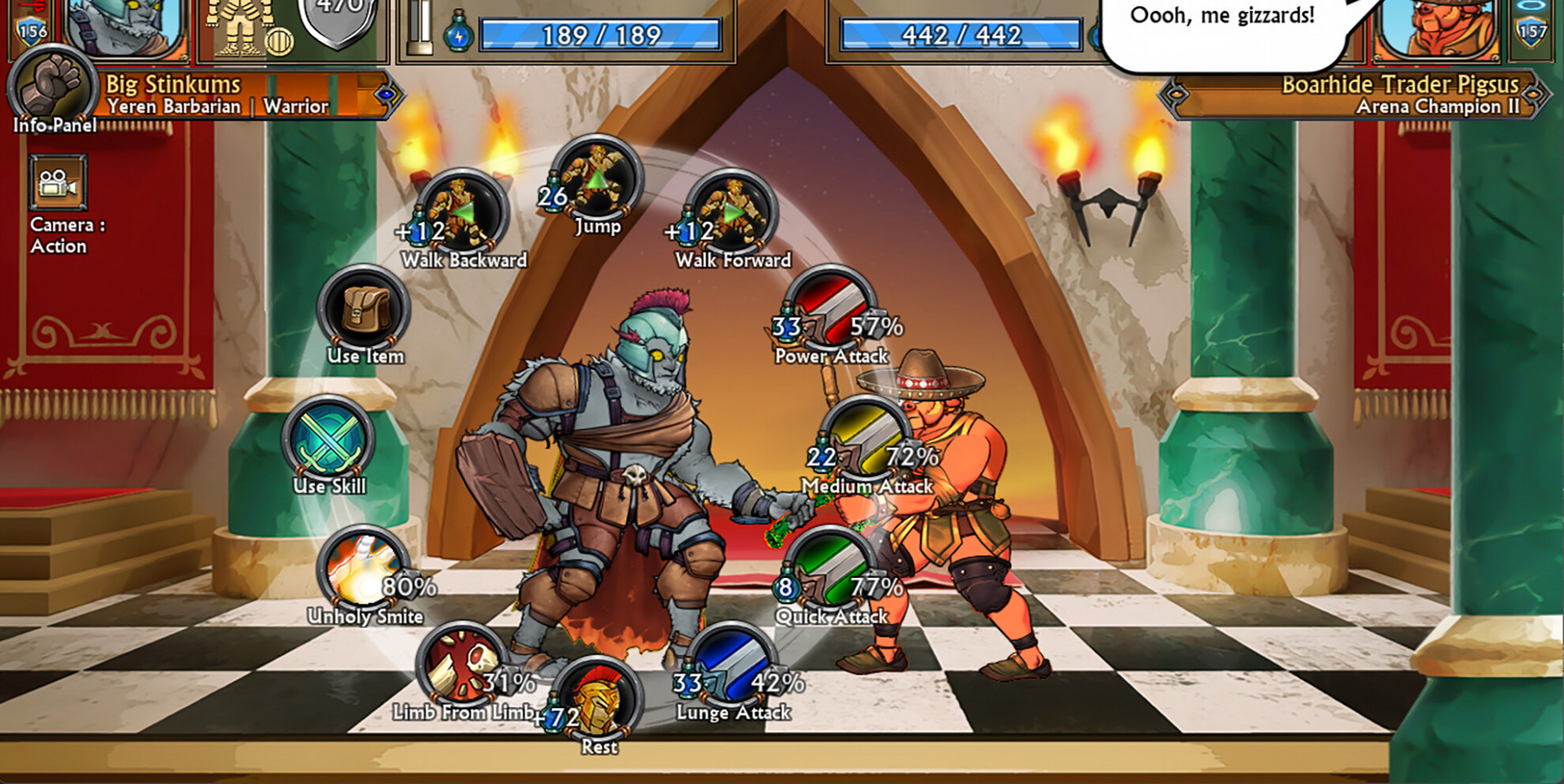Toggle the Camera Action mode
Viewport: 1564px width, 784px height.
pos(59,185)
